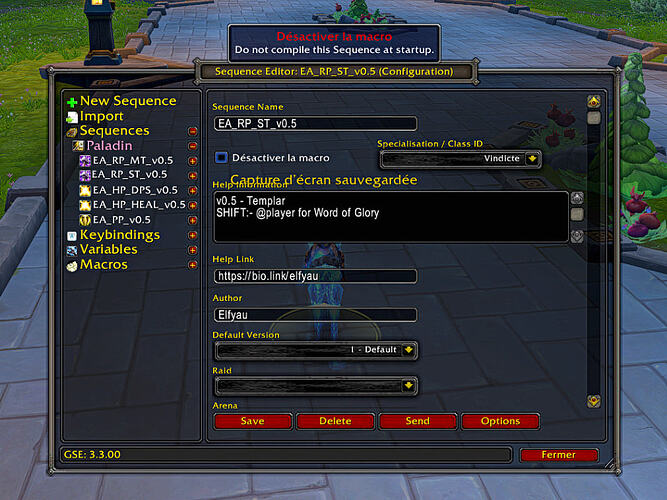Image resolution: width=667 pixels, height=500 pixels.
Task: Select the Sequences tree node
Action: coord(114,131)
